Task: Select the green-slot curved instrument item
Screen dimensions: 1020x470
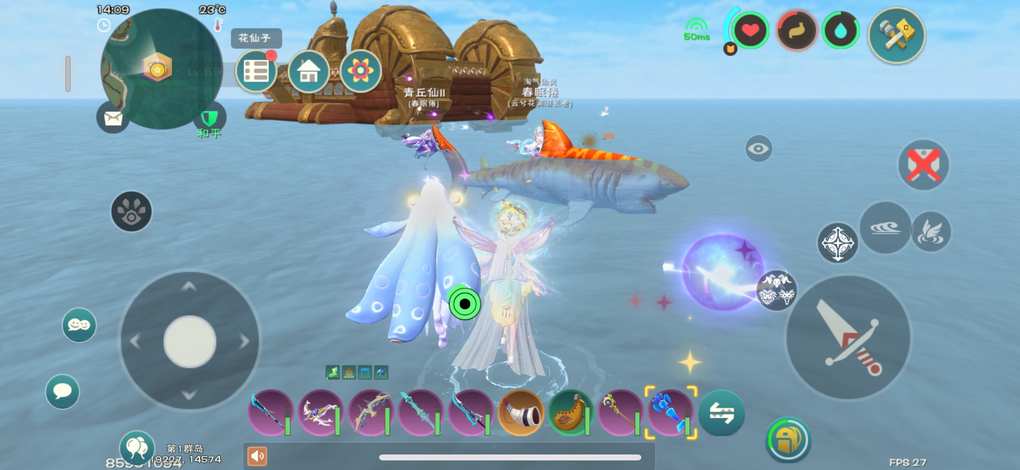Action: pyautogui.click(x=570, y=412)
